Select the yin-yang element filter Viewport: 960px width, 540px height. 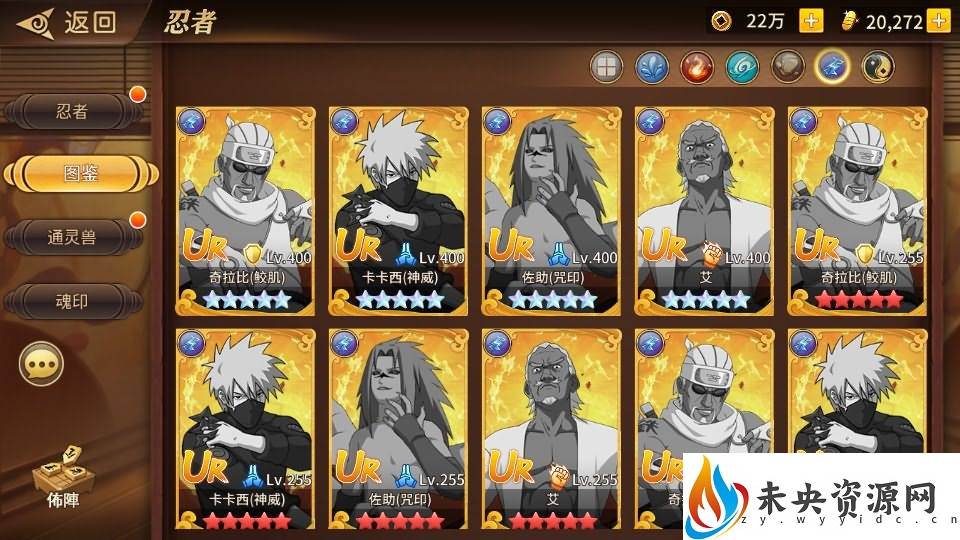point(878,67)
